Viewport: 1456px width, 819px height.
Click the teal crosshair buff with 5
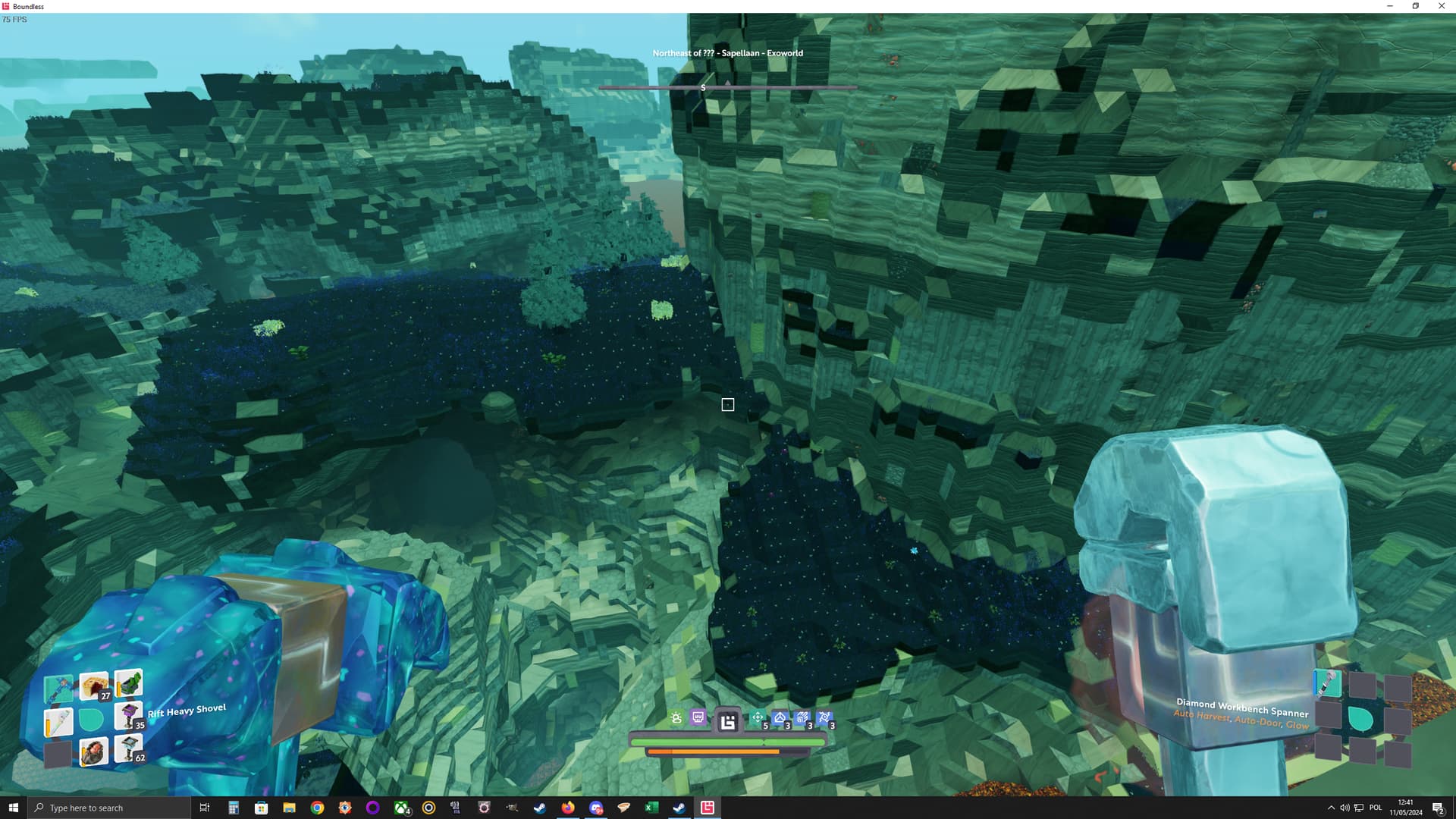(x=758, y=718)
